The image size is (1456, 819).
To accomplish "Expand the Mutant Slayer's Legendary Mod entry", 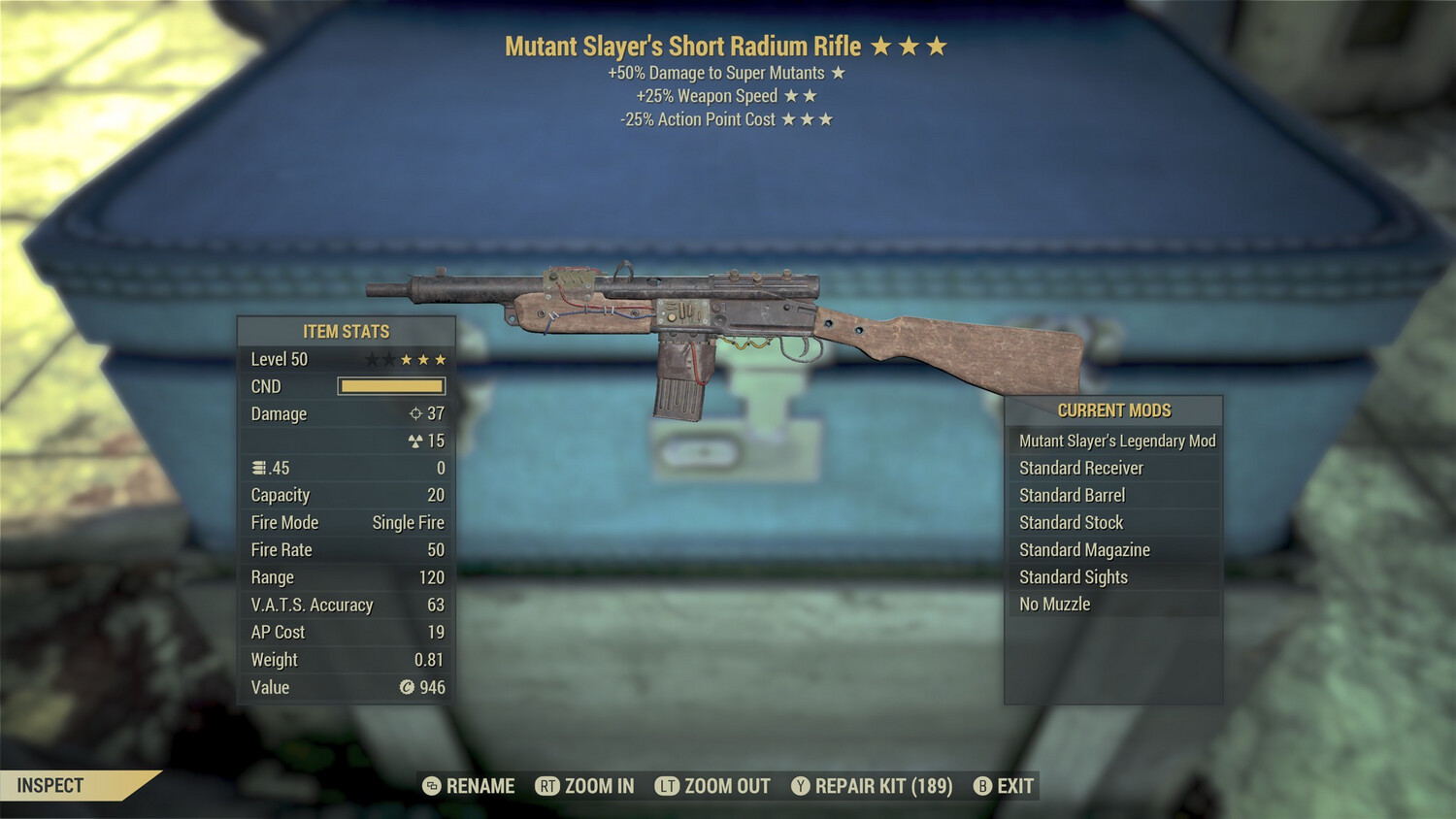I will [x=1116, y=441].
